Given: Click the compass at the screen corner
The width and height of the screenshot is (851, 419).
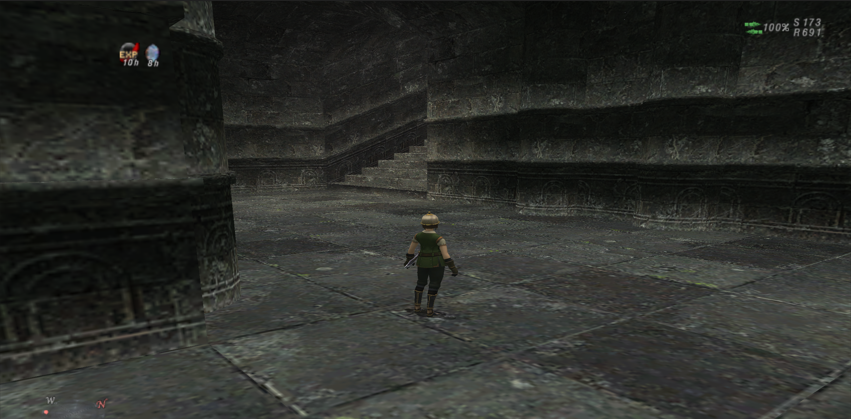Looking at the screenshot, I should [75, 405].
